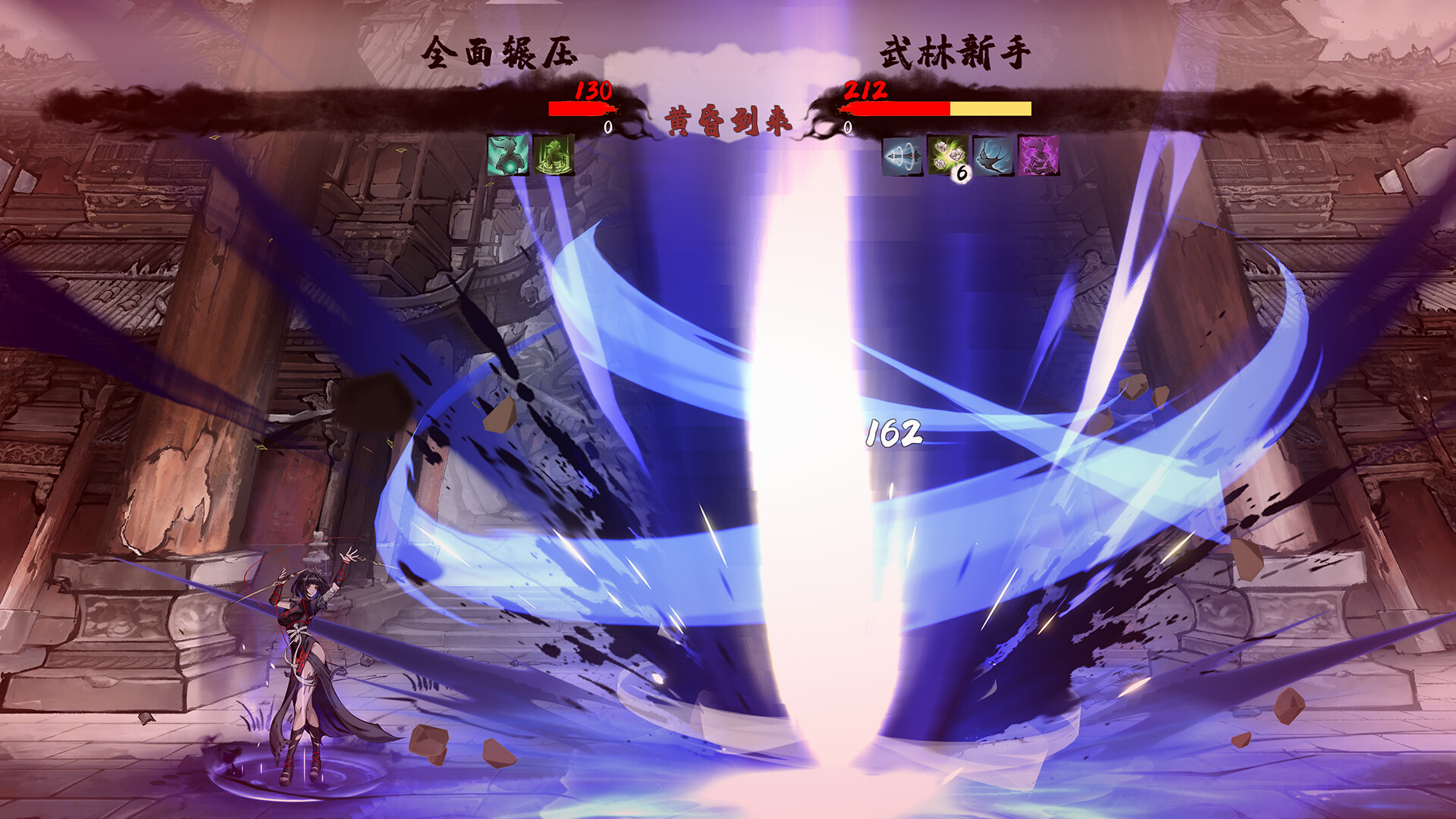Select the swallow bird skill icon
The height and width of the screenshot is (819, 1456).
(x=992, y=157)
